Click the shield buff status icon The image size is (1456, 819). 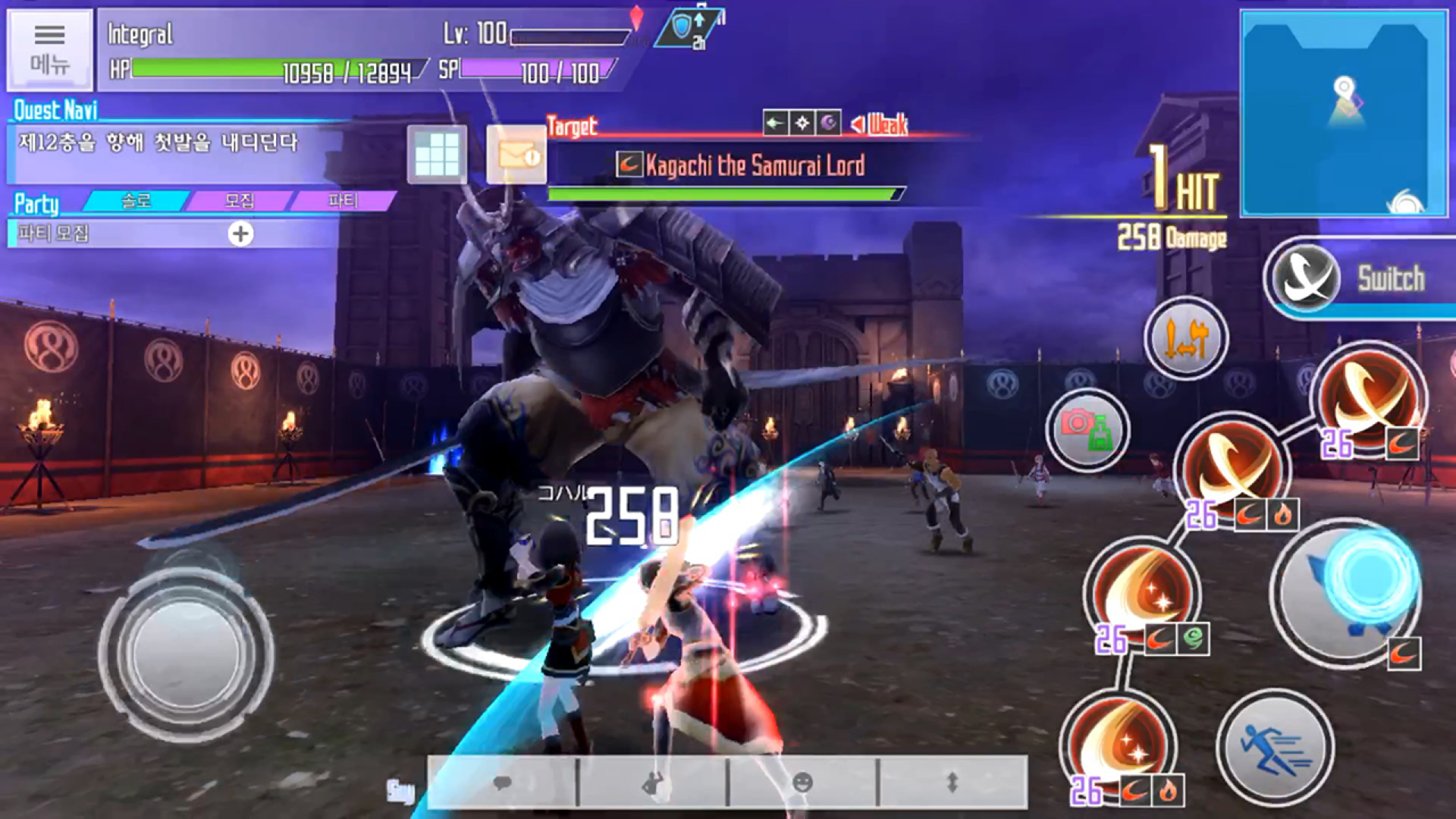[x=684, y=29]
